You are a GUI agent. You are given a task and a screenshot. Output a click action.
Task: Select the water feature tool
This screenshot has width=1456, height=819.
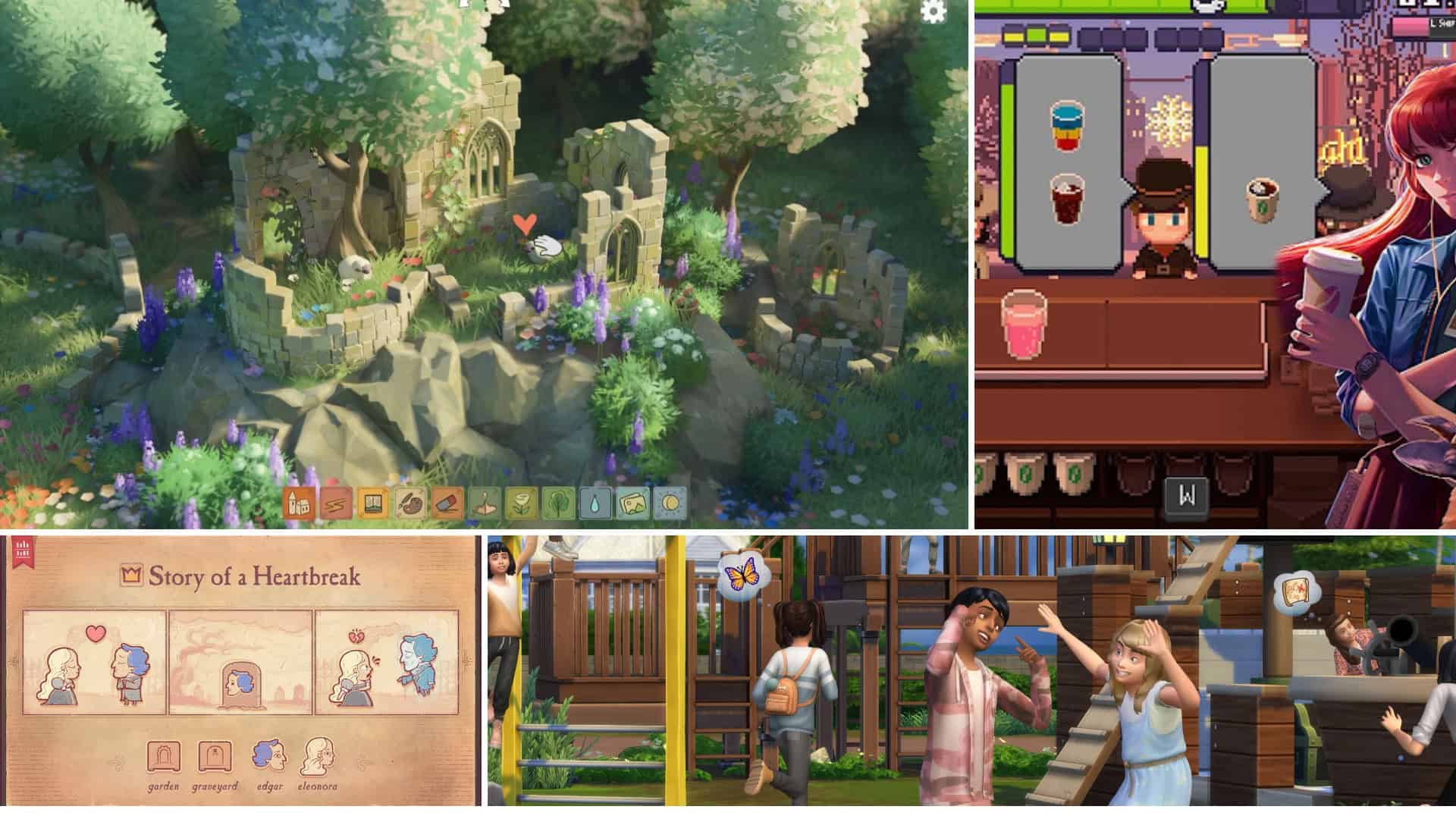tap(595, 502)
